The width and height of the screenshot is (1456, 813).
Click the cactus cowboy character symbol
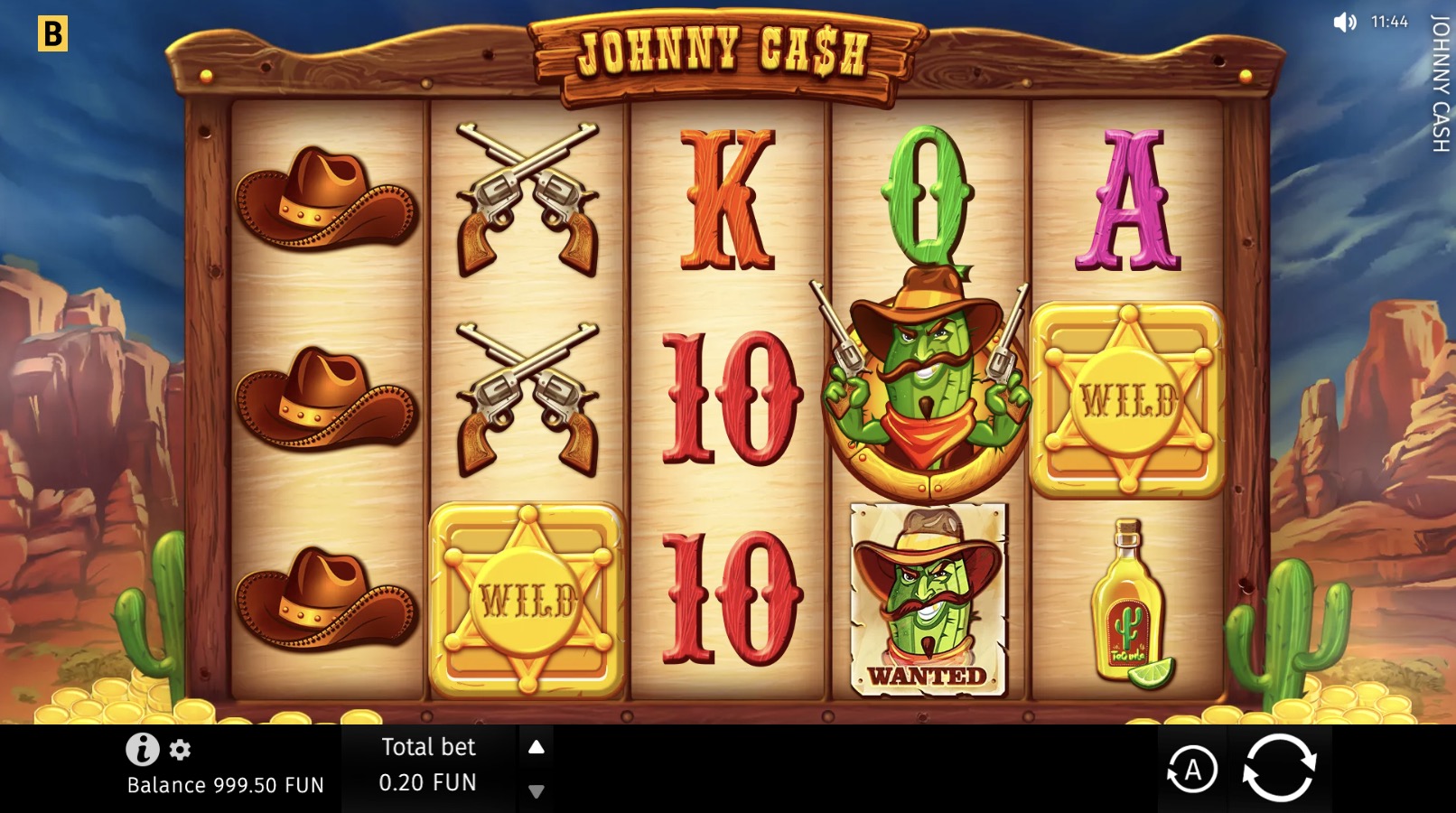click(926, 388)
